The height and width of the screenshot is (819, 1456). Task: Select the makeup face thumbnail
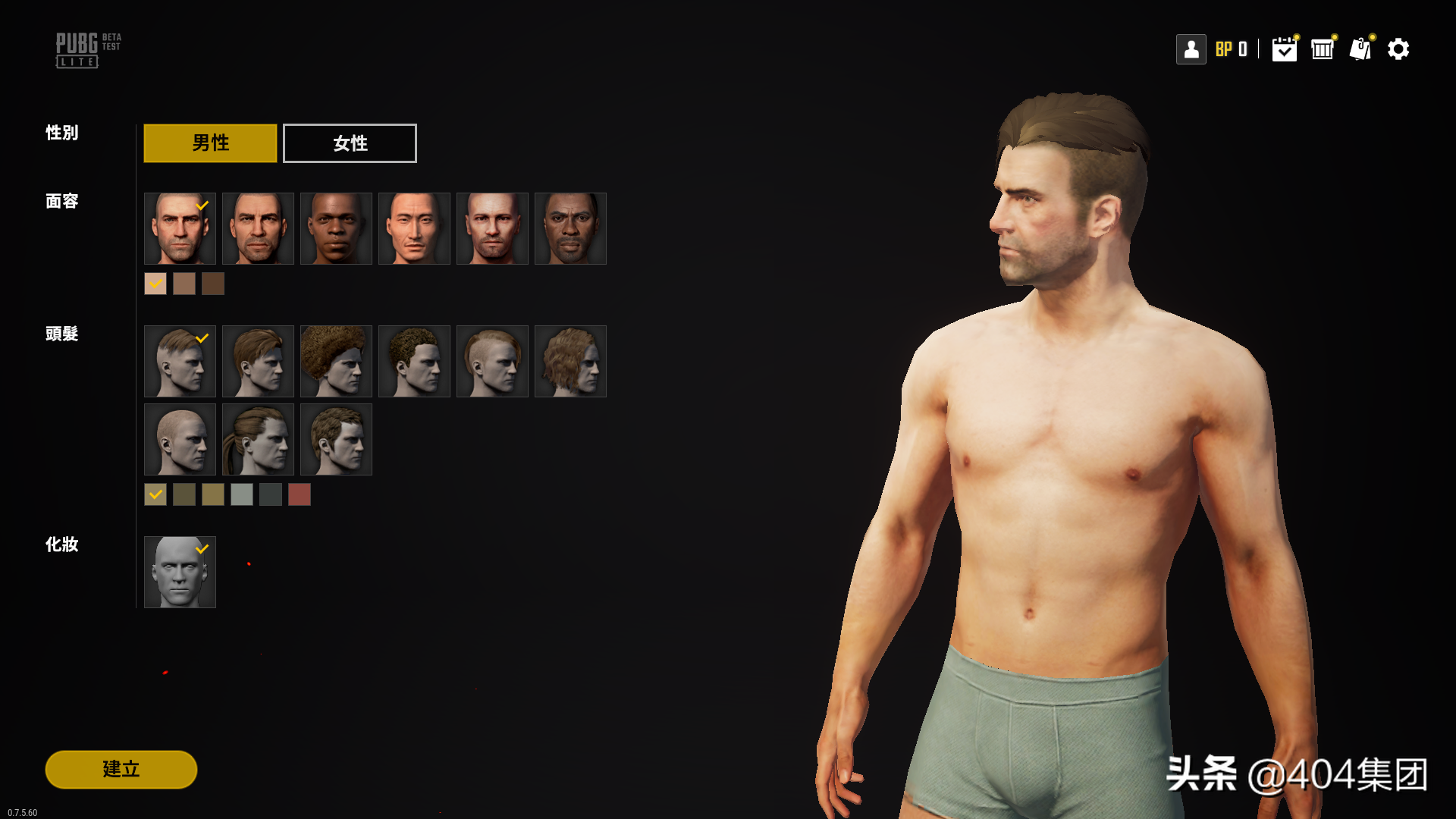click(180, 572)
